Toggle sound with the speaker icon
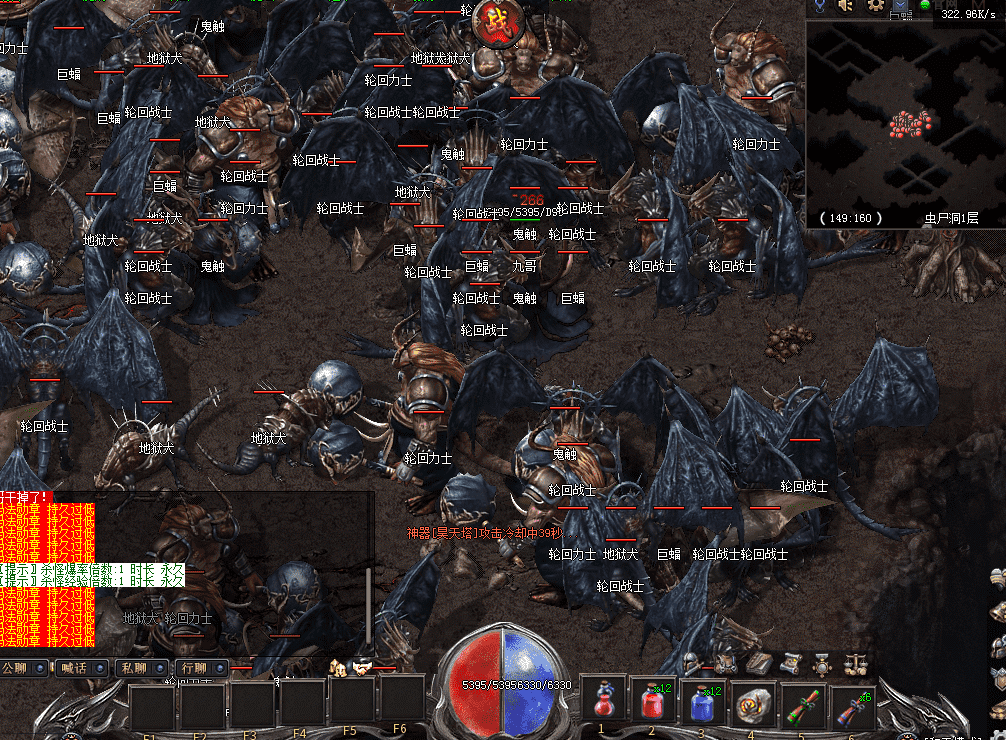Screen dimensions: 1006x740 (x=846, y=6)
